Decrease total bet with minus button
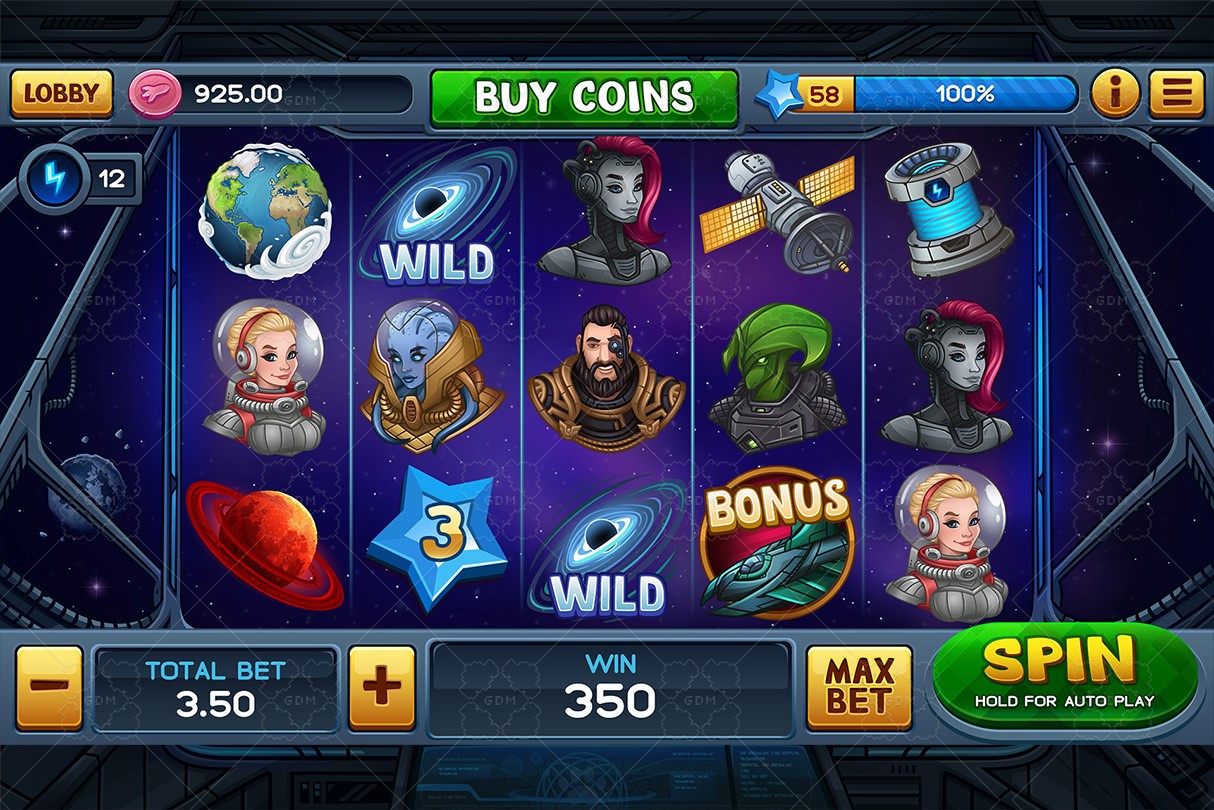1214x810 pixels. (x=49, y=688)
